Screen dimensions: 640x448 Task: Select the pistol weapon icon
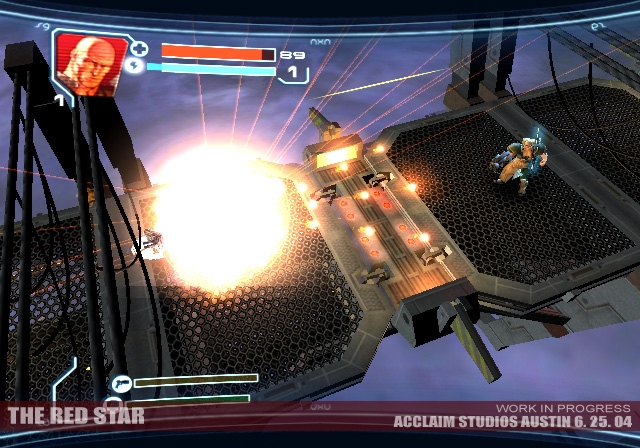pos(121,382)
